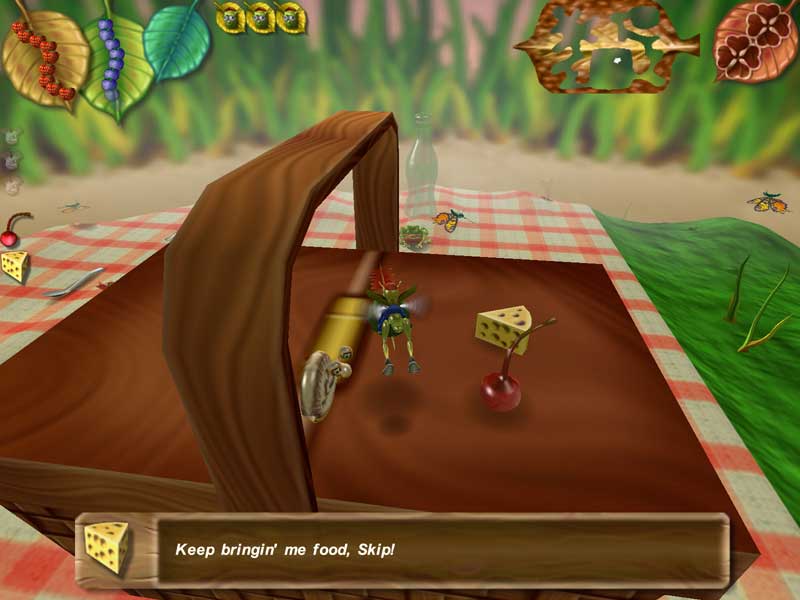Open the leaf-shaped minimap

(606, 46)
